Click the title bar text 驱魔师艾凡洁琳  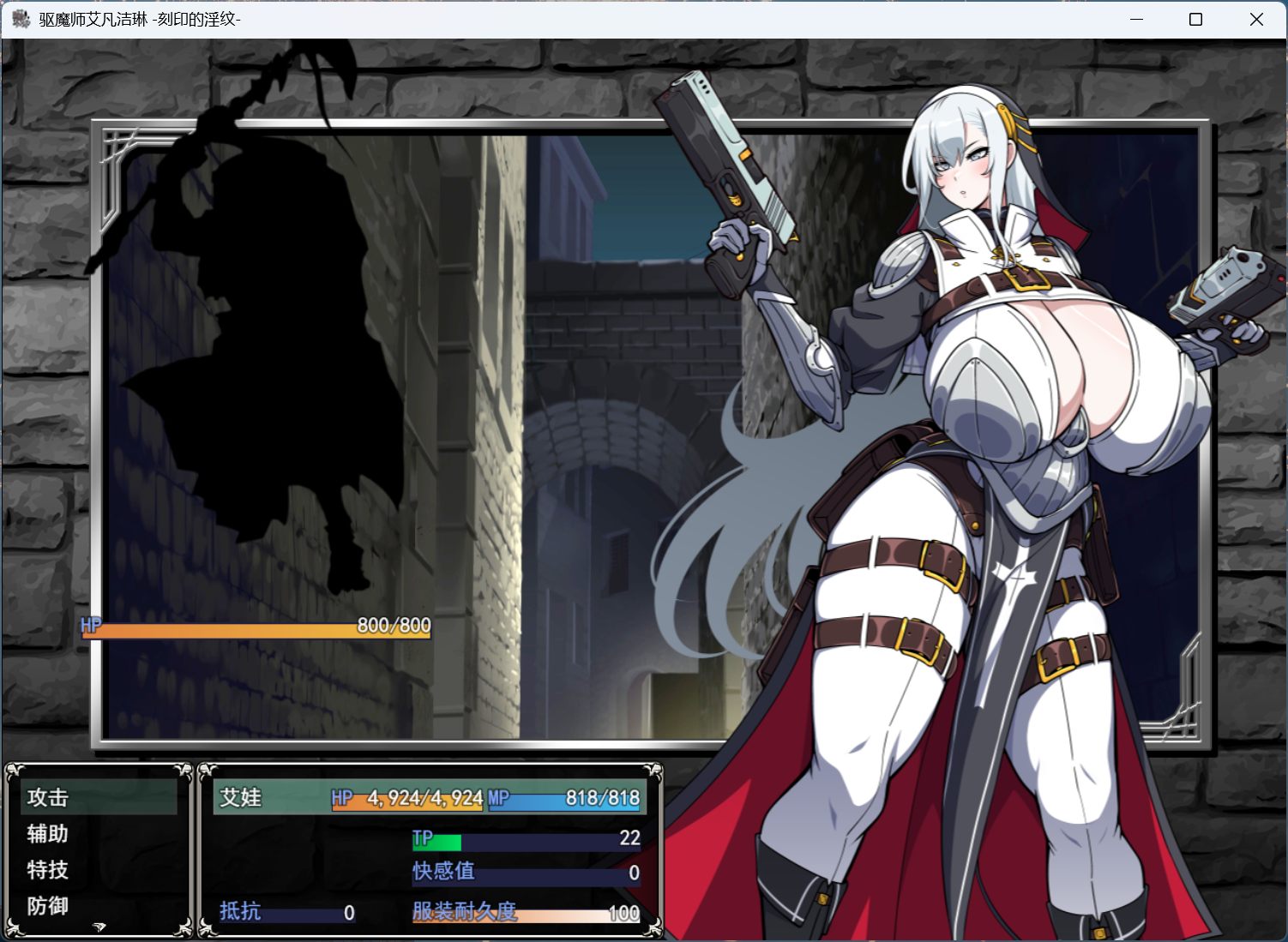(94, 19)
